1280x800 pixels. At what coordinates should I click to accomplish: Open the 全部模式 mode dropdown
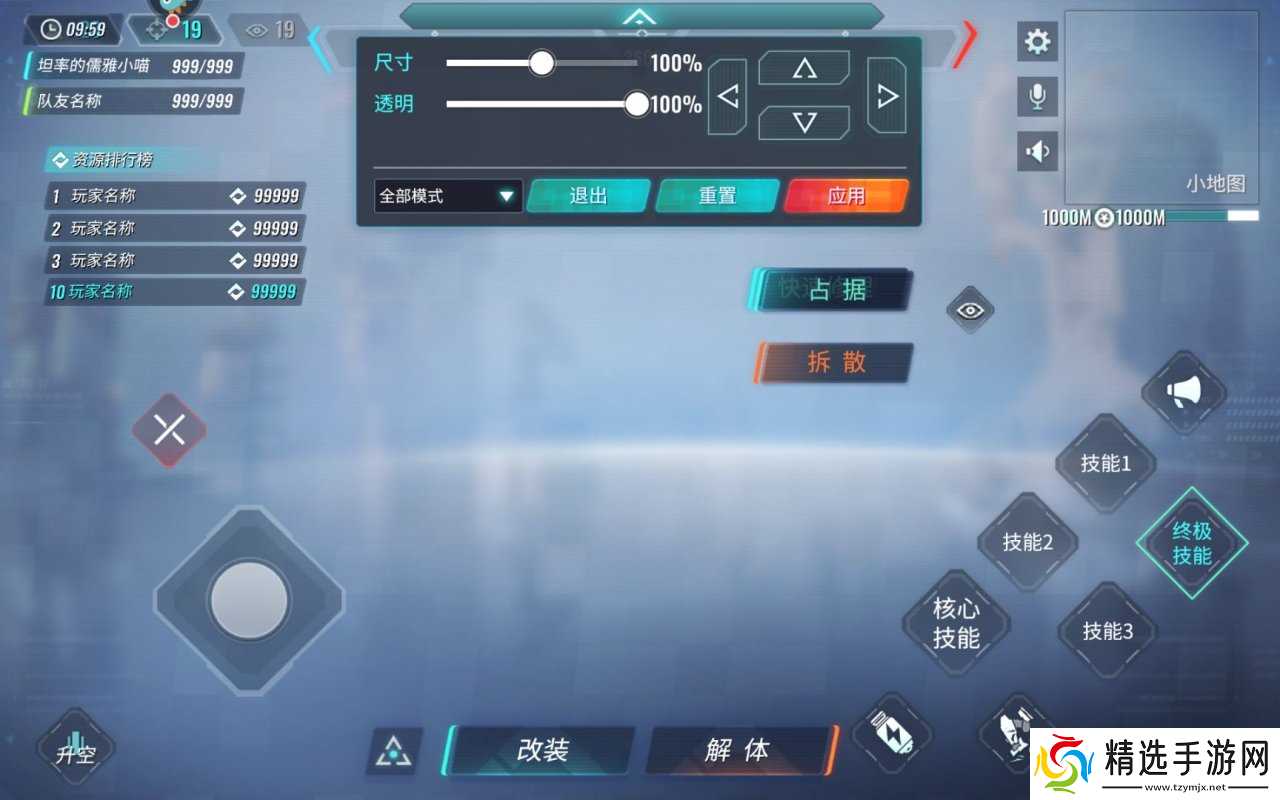point(447,196)
